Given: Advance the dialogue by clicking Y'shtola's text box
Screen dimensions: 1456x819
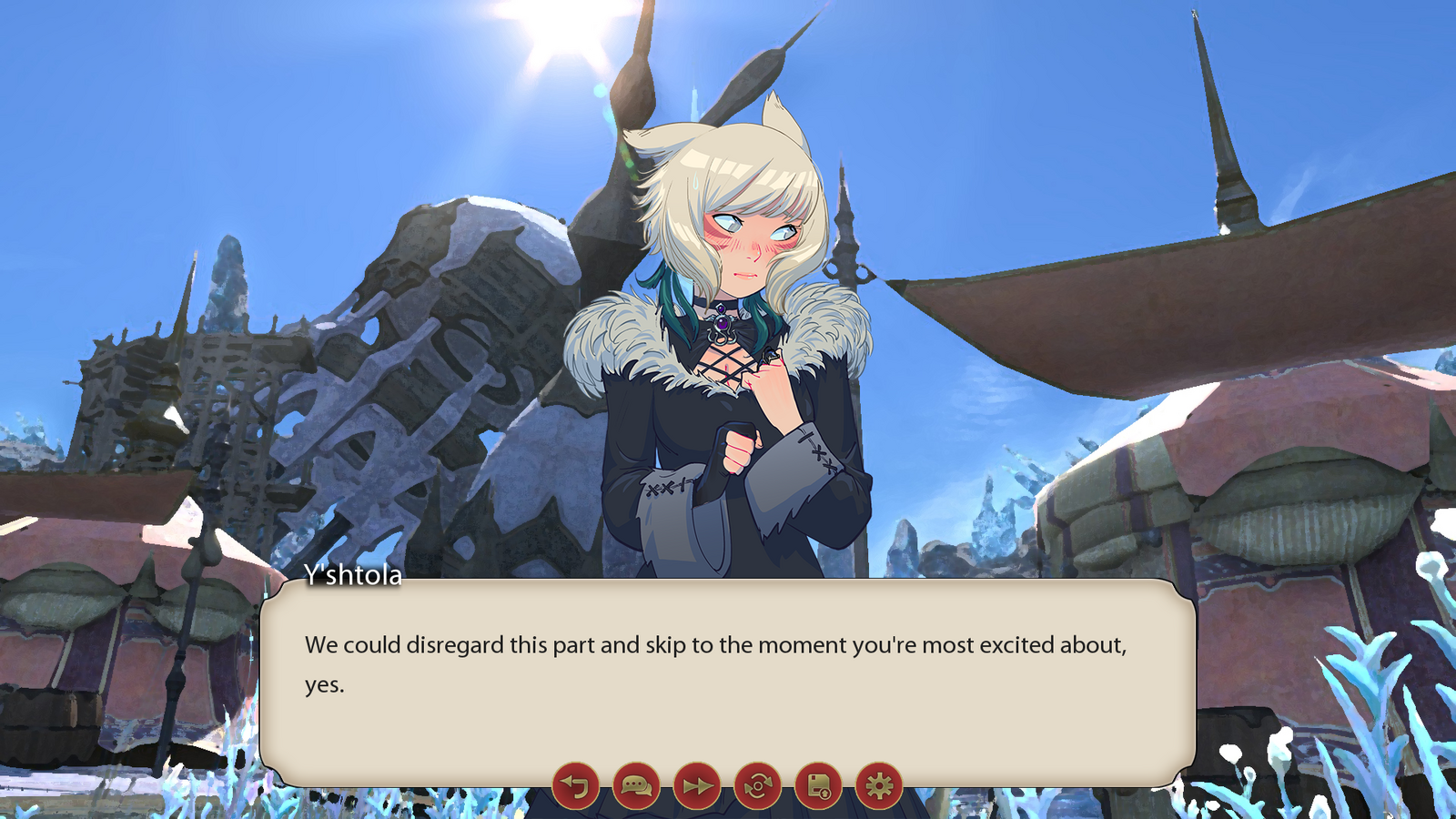Looking at the screenshot, I should coord(726,673).
